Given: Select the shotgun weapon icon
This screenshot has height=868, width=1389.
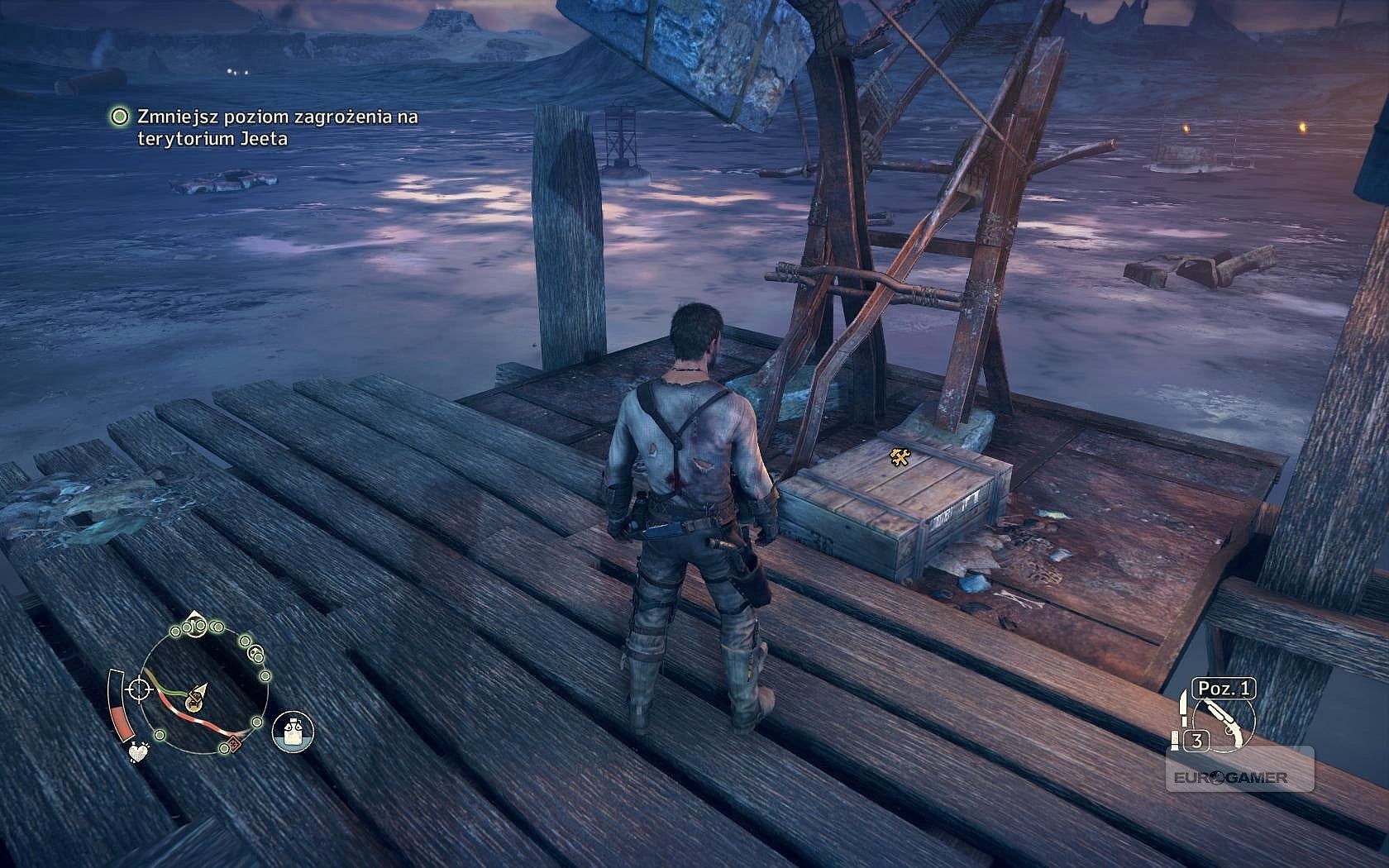Looking at the screenshot, I should [x=1227, y=723].
